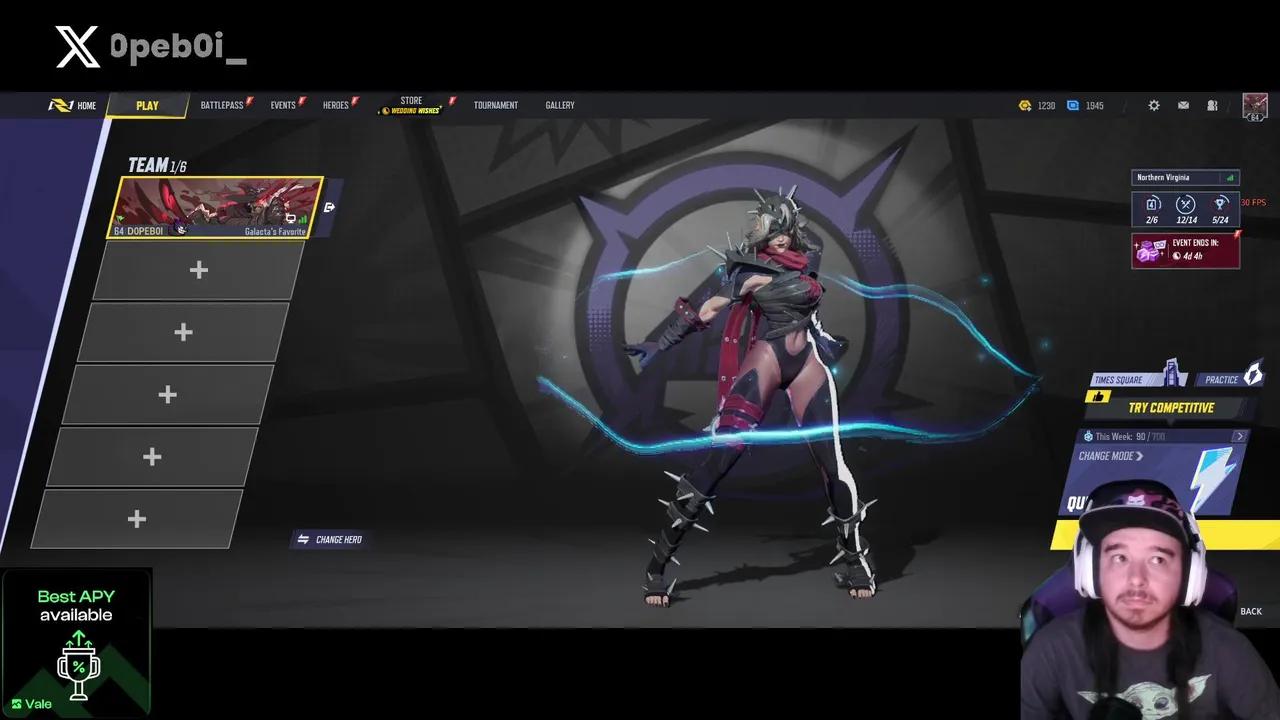
Task: Click the trophy challenges icon showing 5/24
Action: coord(1220,204)
